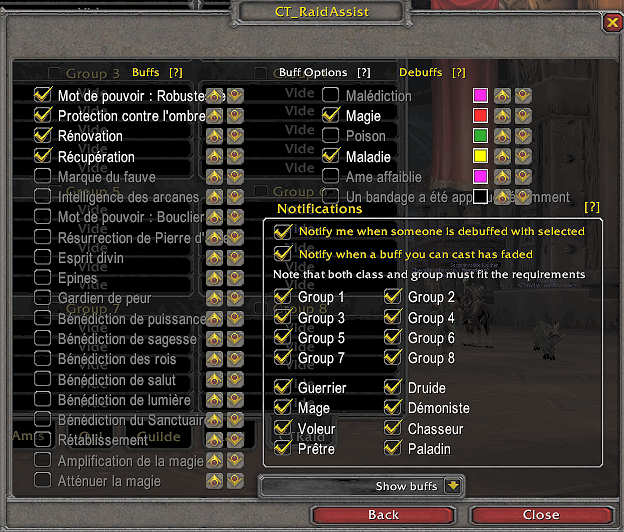The width and height of the screenshot is (624, 532).
Task: Enable the Poison debuff checkbox
Action: (331, 136)
